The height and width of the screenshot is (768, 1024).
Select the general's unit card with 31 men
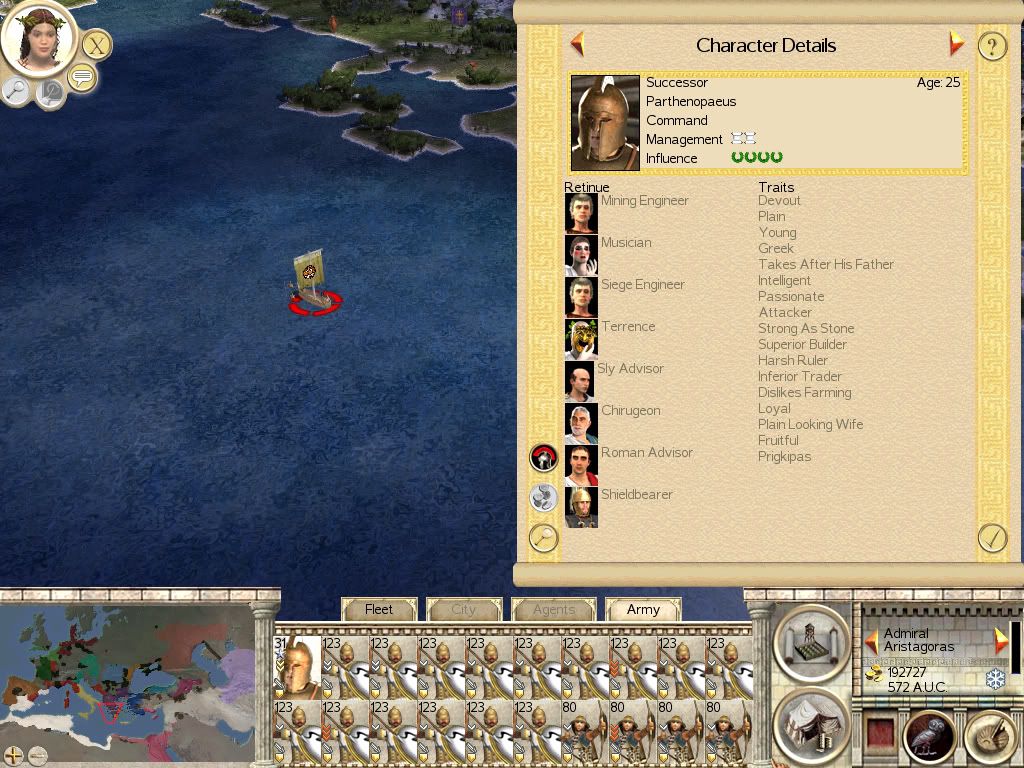click(x=297, y=665)
